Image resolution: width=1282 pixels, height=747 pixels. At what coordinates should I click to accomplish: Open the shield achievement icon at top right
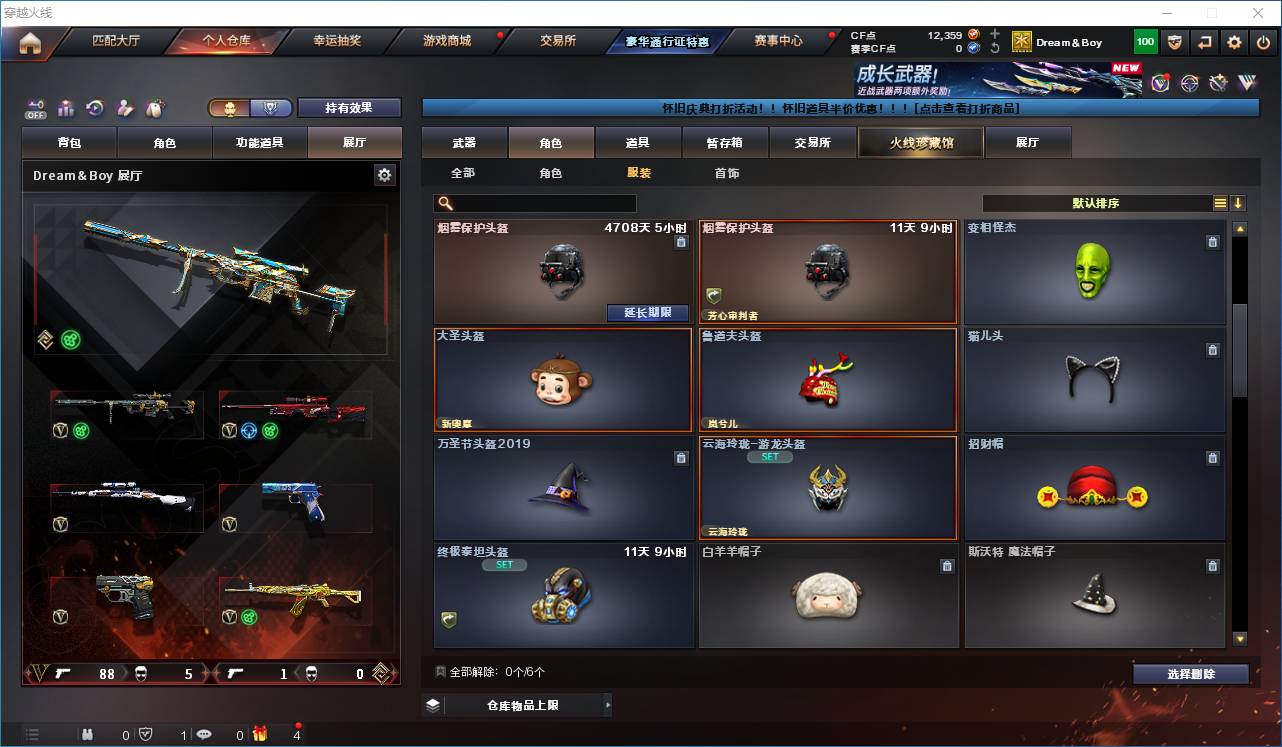(1175, 42)
